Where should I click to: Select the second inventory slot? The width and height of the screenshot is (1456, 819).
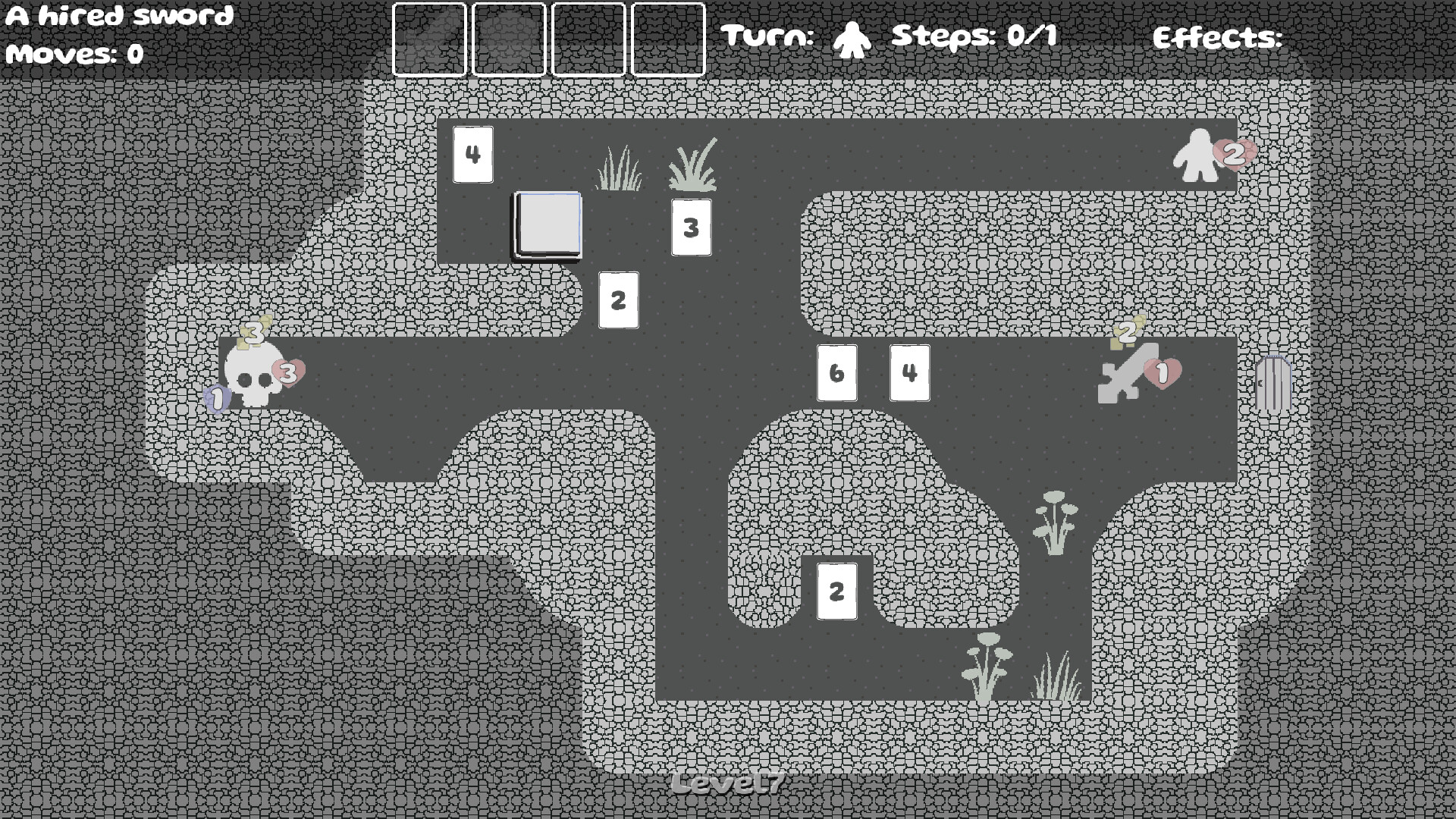(x=508, y=39)
